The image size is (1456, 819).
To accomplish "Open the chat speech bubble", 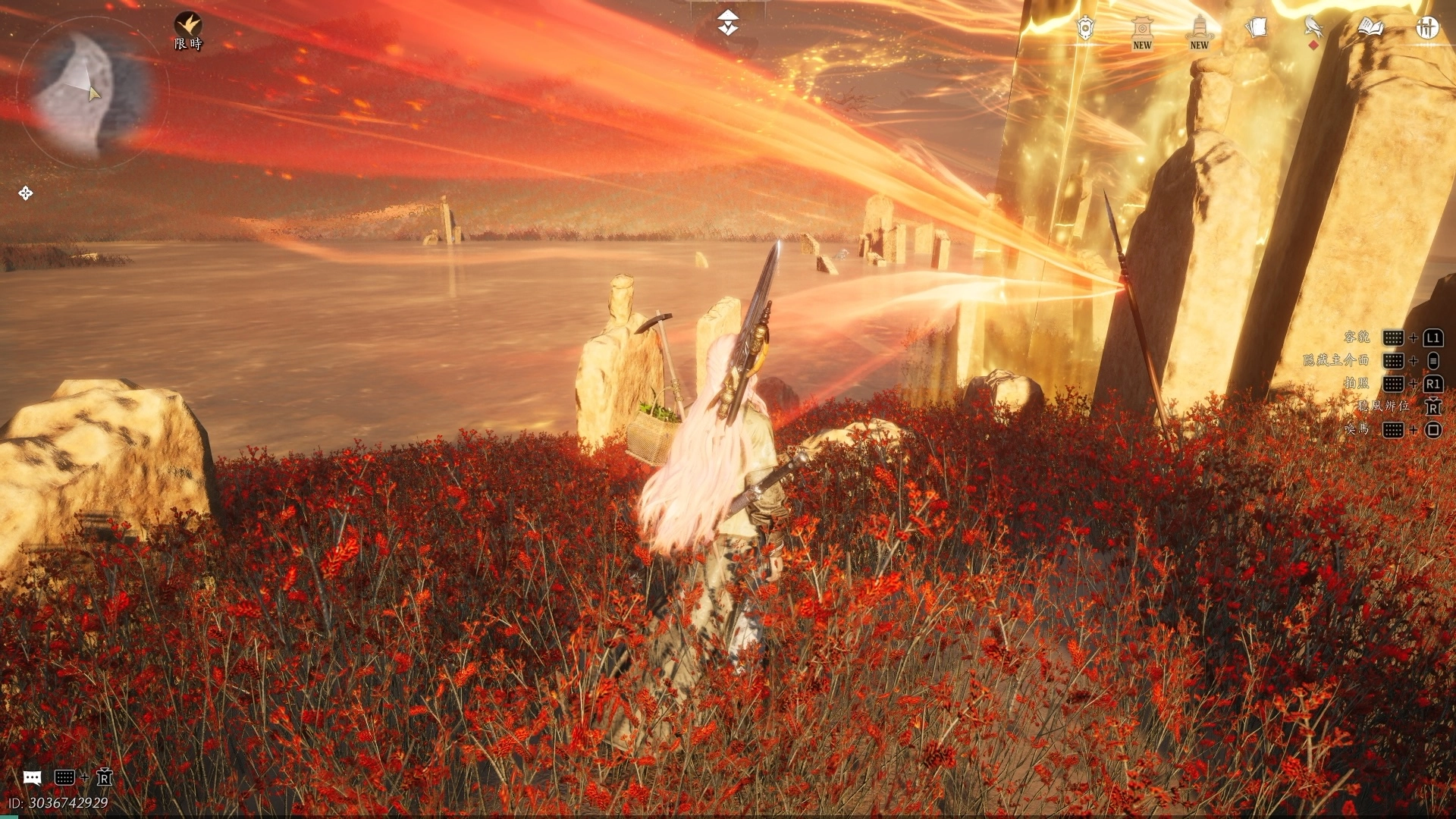I will (x=32, y=777).
